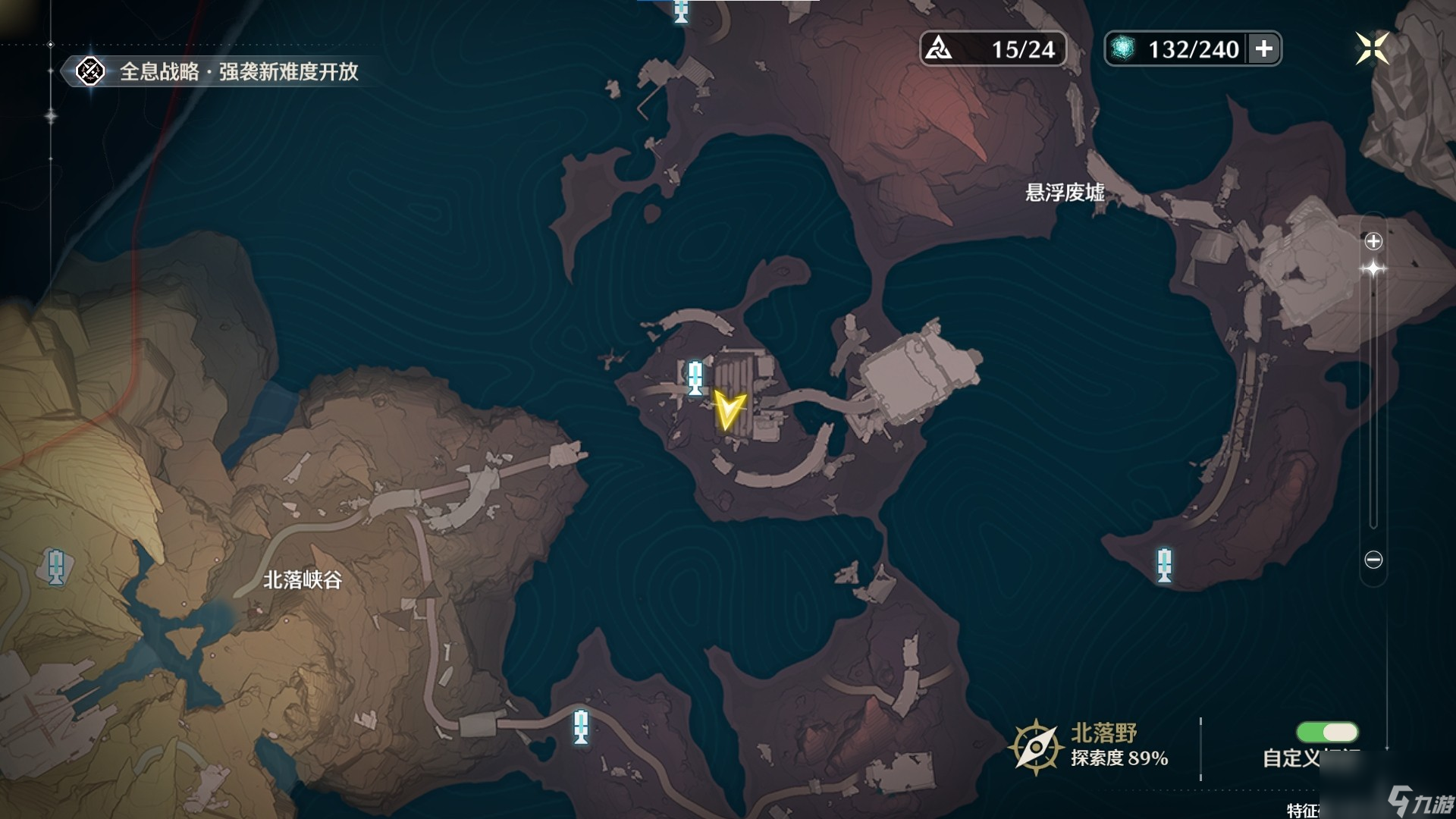Open the 全息战略 event banner

[220, 72]
